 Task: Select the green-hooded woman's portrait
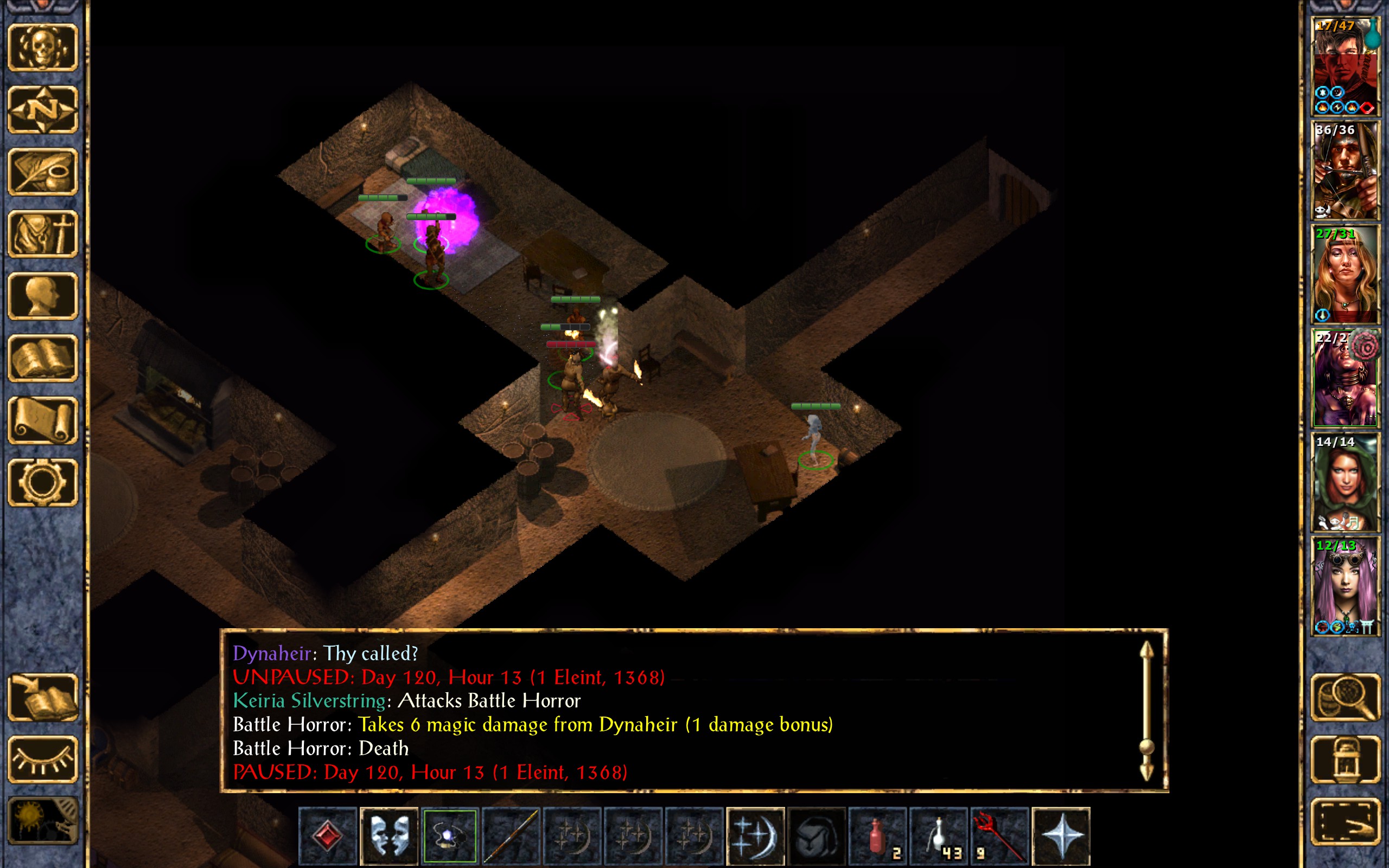1345,482
